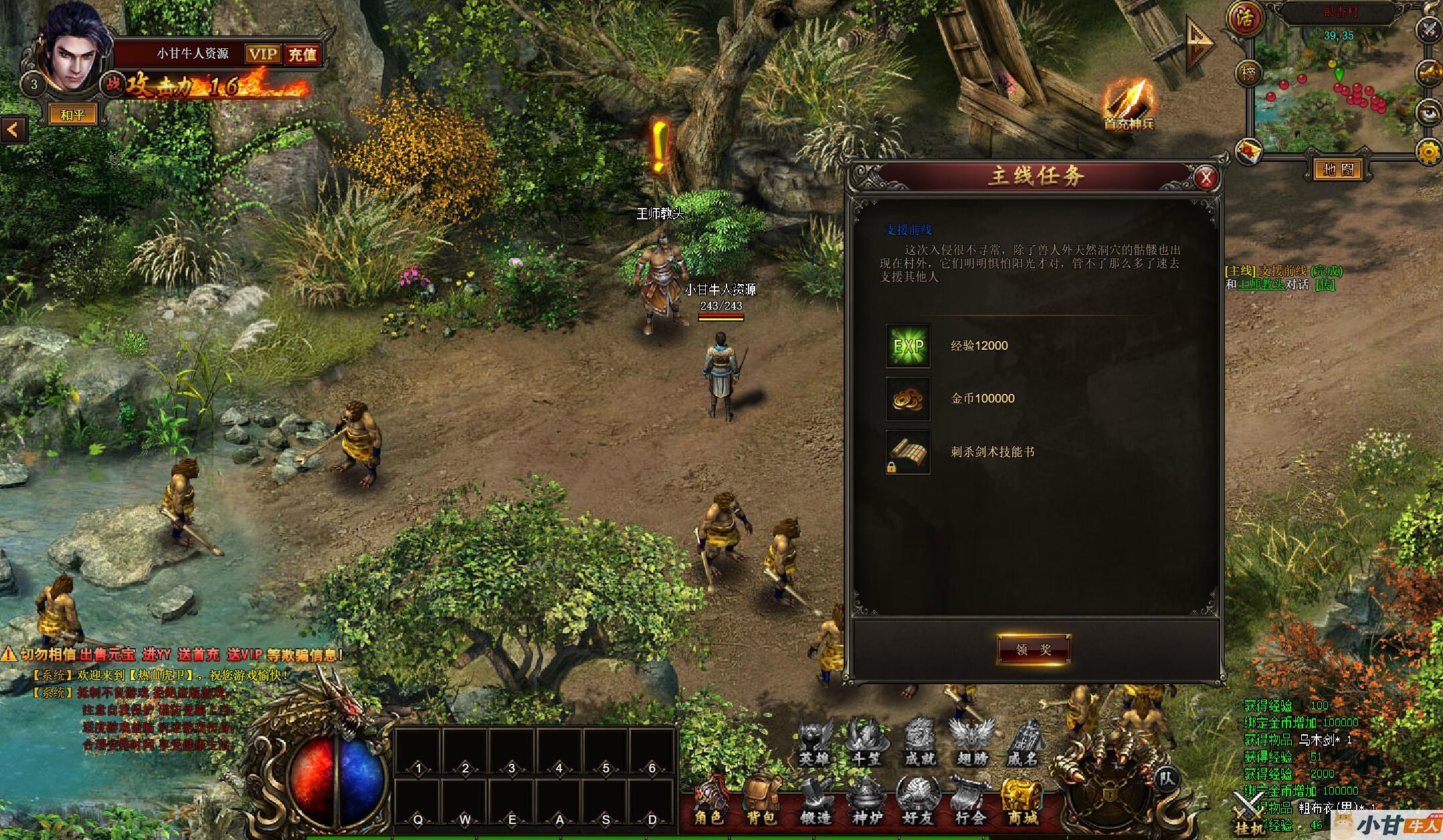Claim the quest reward with 领奖
Screen dimensions: 1443x840
point(1034,649)
